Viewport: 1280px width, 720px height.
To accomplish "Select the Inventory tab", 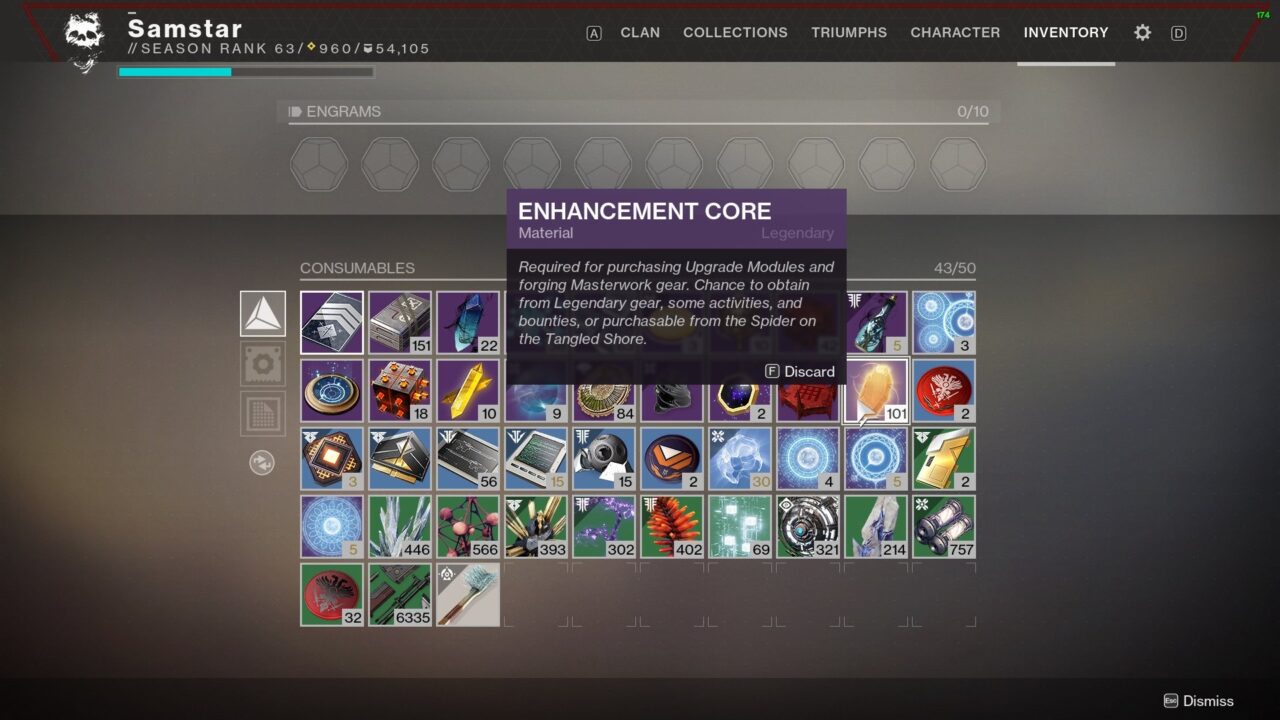I will pyautogui.click(x=1066, y=33).
